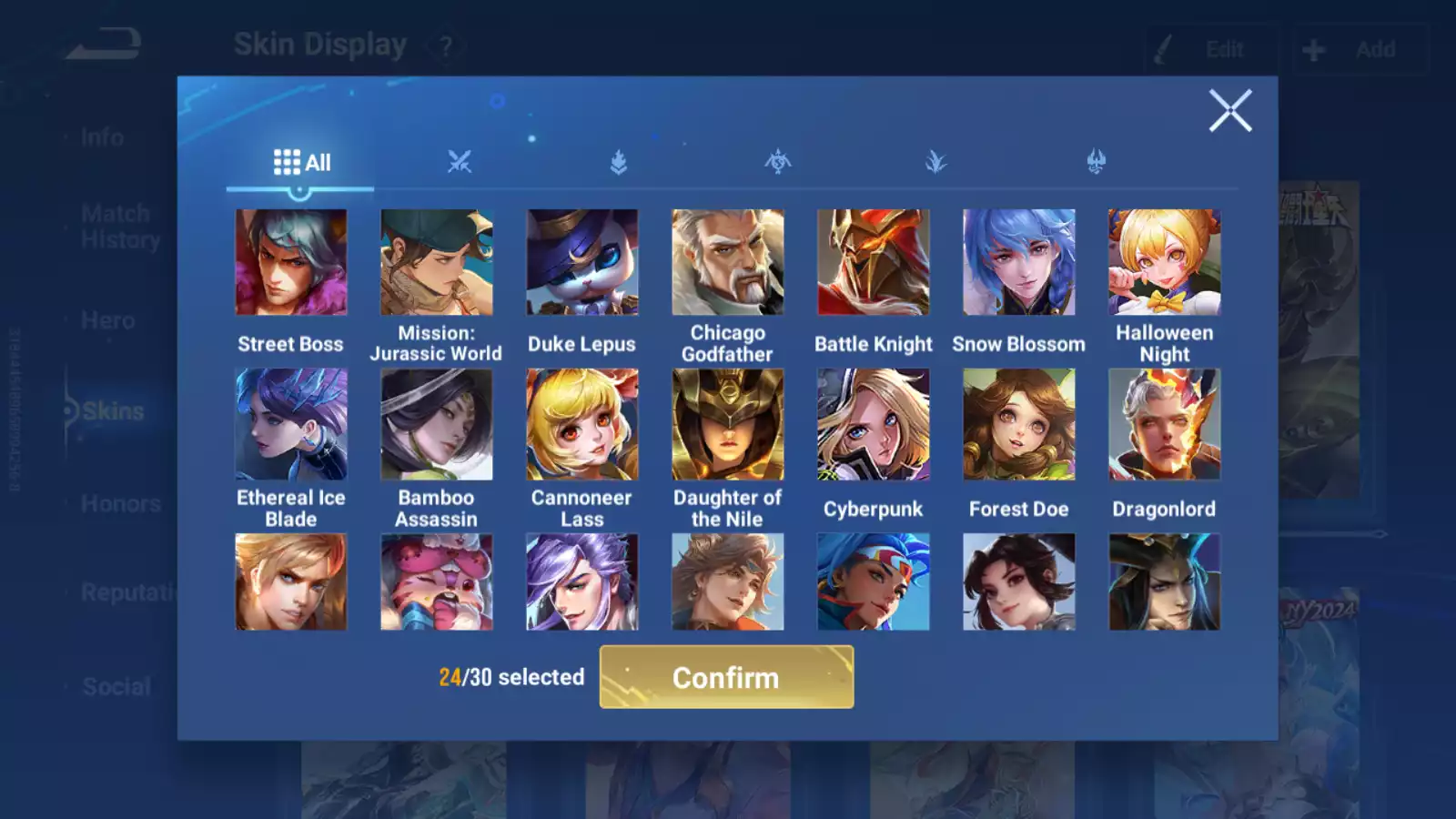Switch to the All skins tab
Viewport: 1456px width, 819px height.
[x=301, y=163]
